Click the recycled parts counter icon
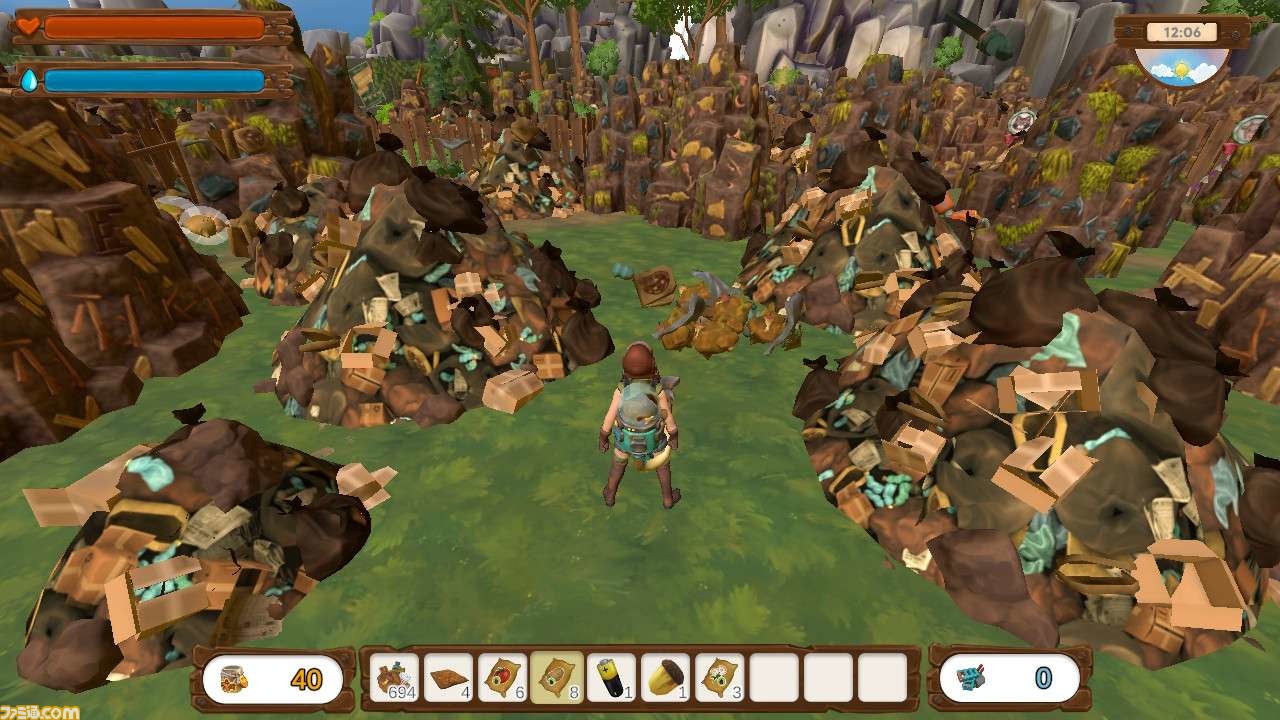This screenshot has width=1280, height=720. [x=971, y=679]
